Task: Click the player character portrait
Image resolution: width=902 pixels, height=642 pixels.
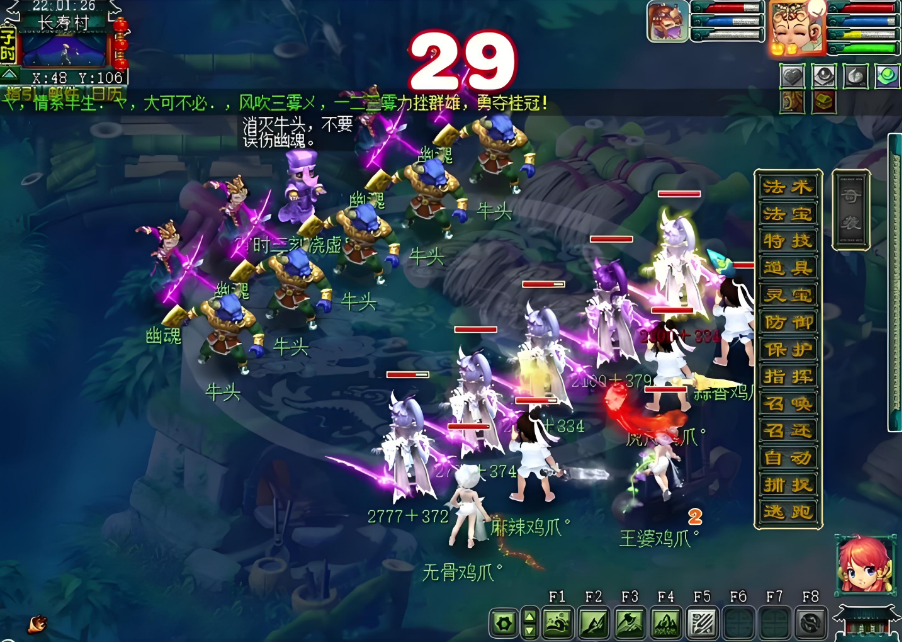Action: [792, 27]
